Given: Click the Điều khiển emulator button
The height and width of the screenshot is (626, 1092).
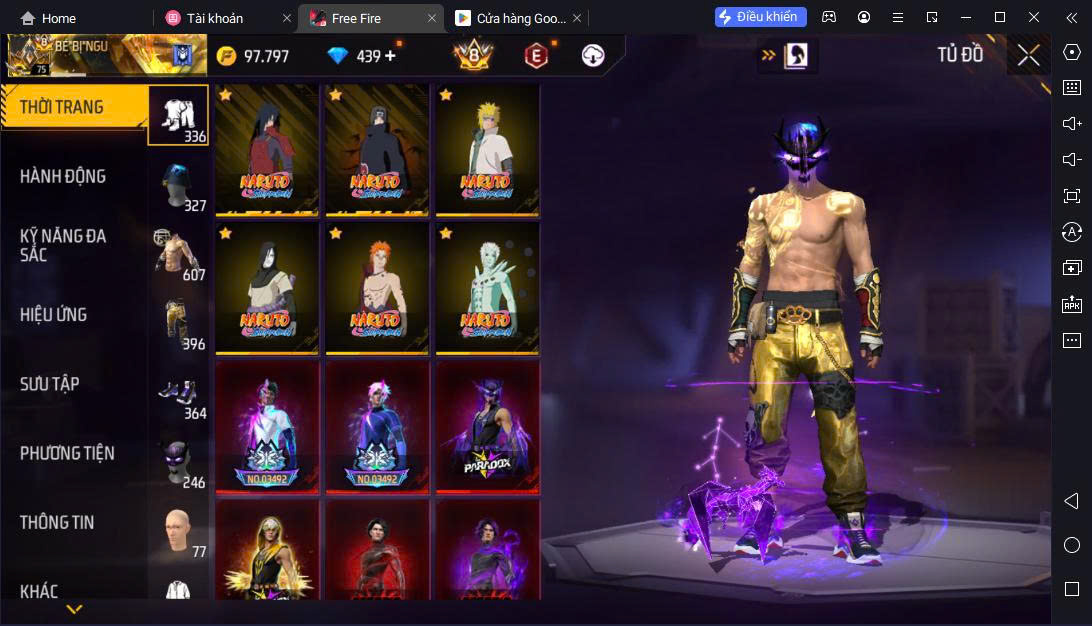Looking at the screenshot, I should pos(760,17).
